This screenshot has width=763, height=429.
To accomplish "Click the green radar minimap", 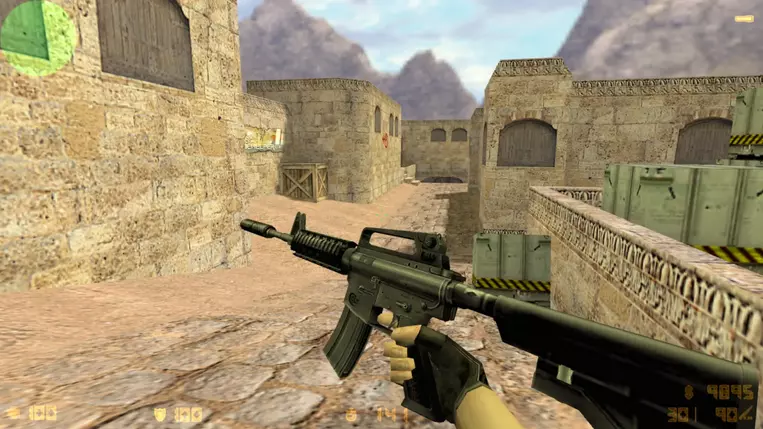I will [37, 37].
